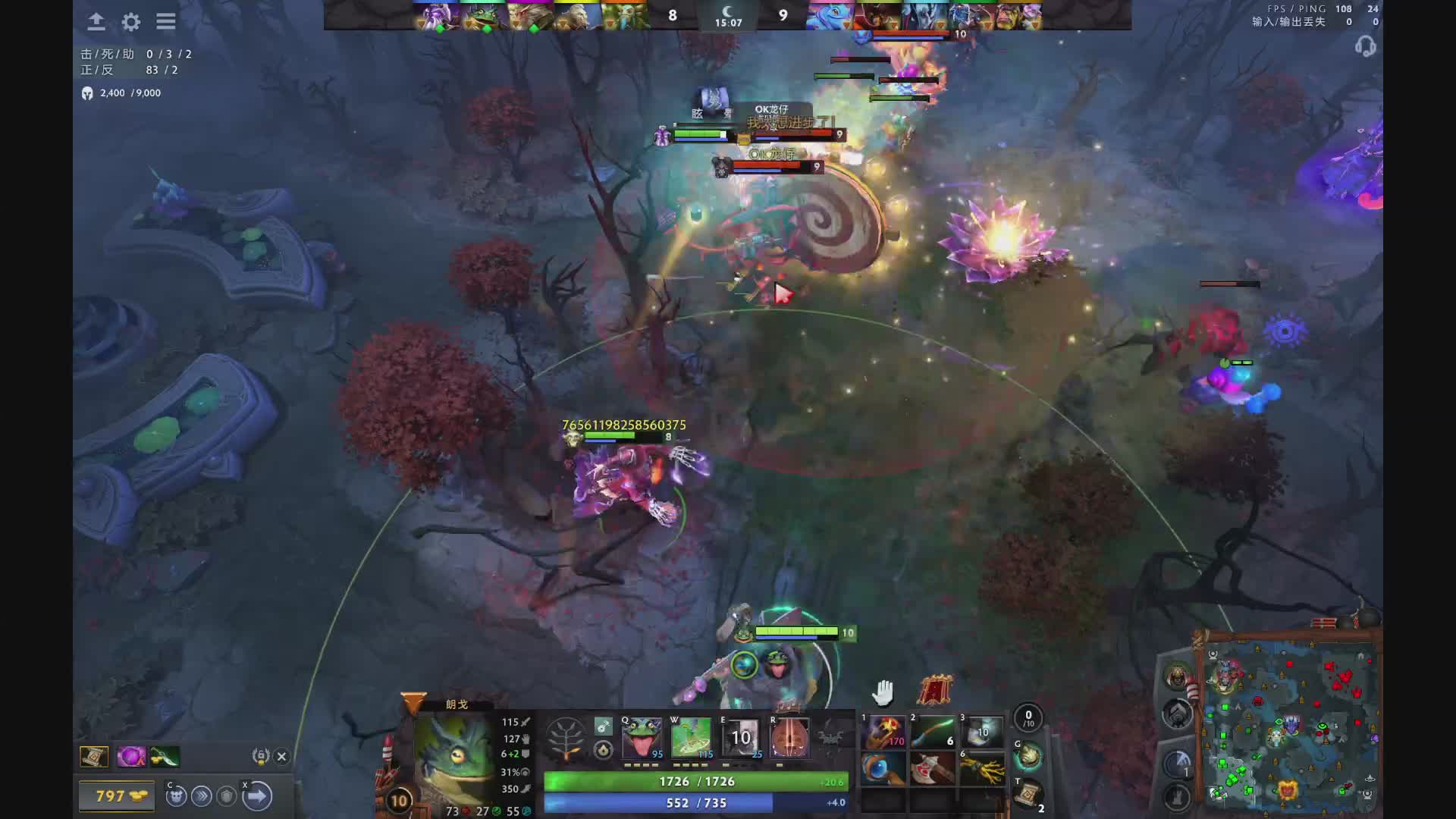1456x819 pixels.
Task: Select the red axe item
Action: [934, 769]
